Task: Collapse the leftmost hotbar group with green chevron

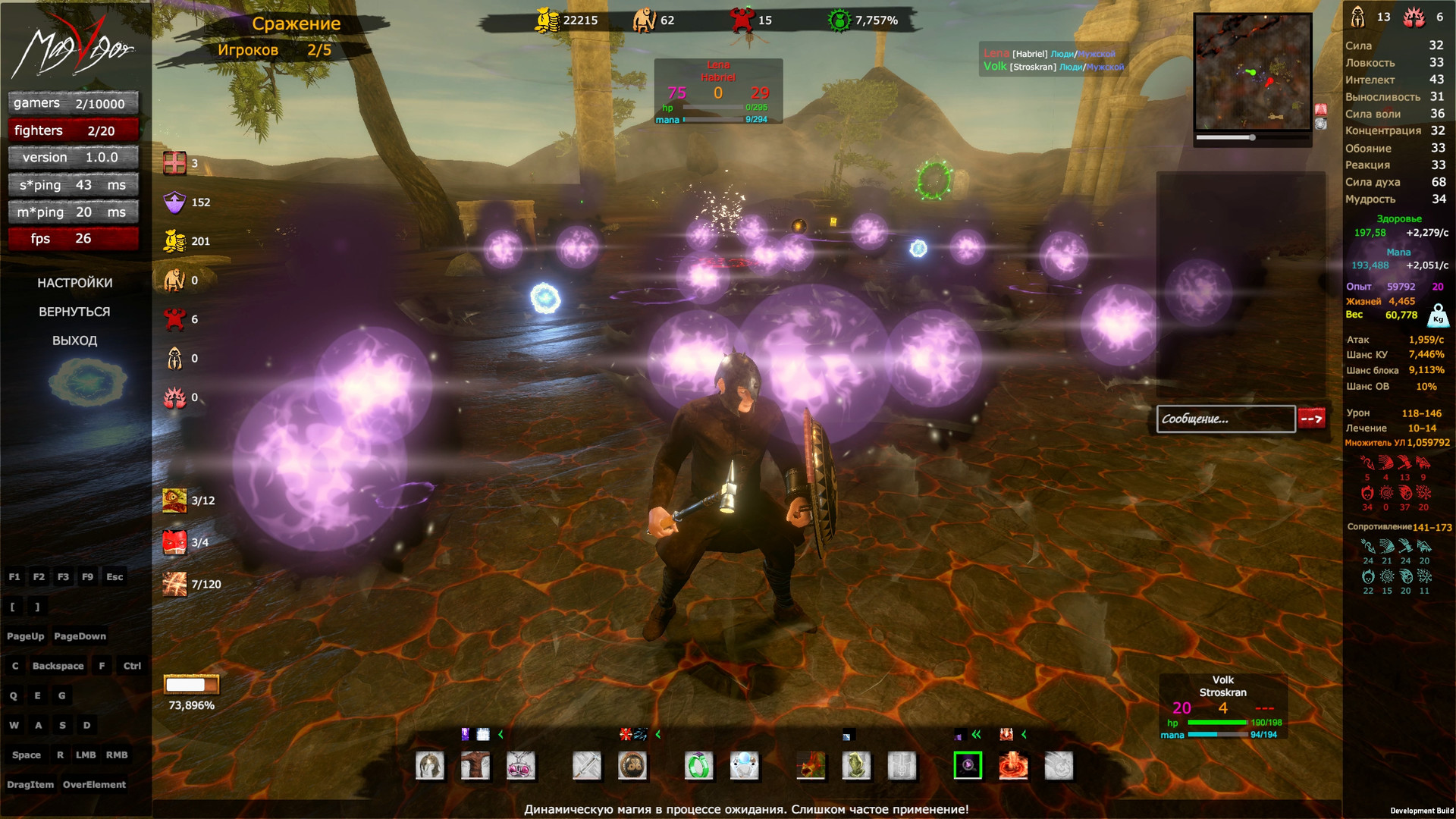Action: click(500, 734)
